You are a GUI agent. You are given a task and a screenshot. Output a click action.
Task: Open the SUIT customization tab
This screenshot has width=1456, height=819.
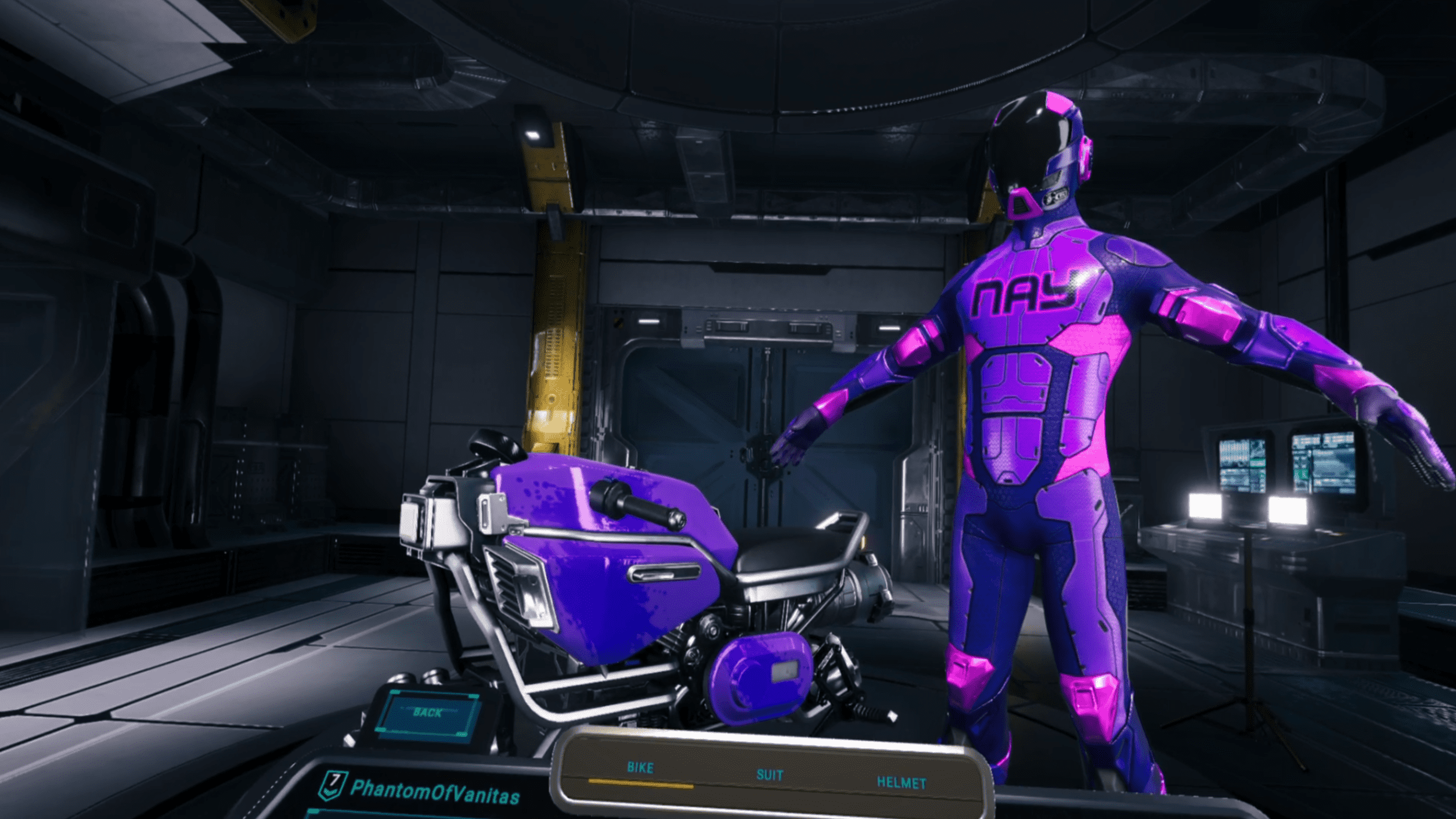pos(770,775)
